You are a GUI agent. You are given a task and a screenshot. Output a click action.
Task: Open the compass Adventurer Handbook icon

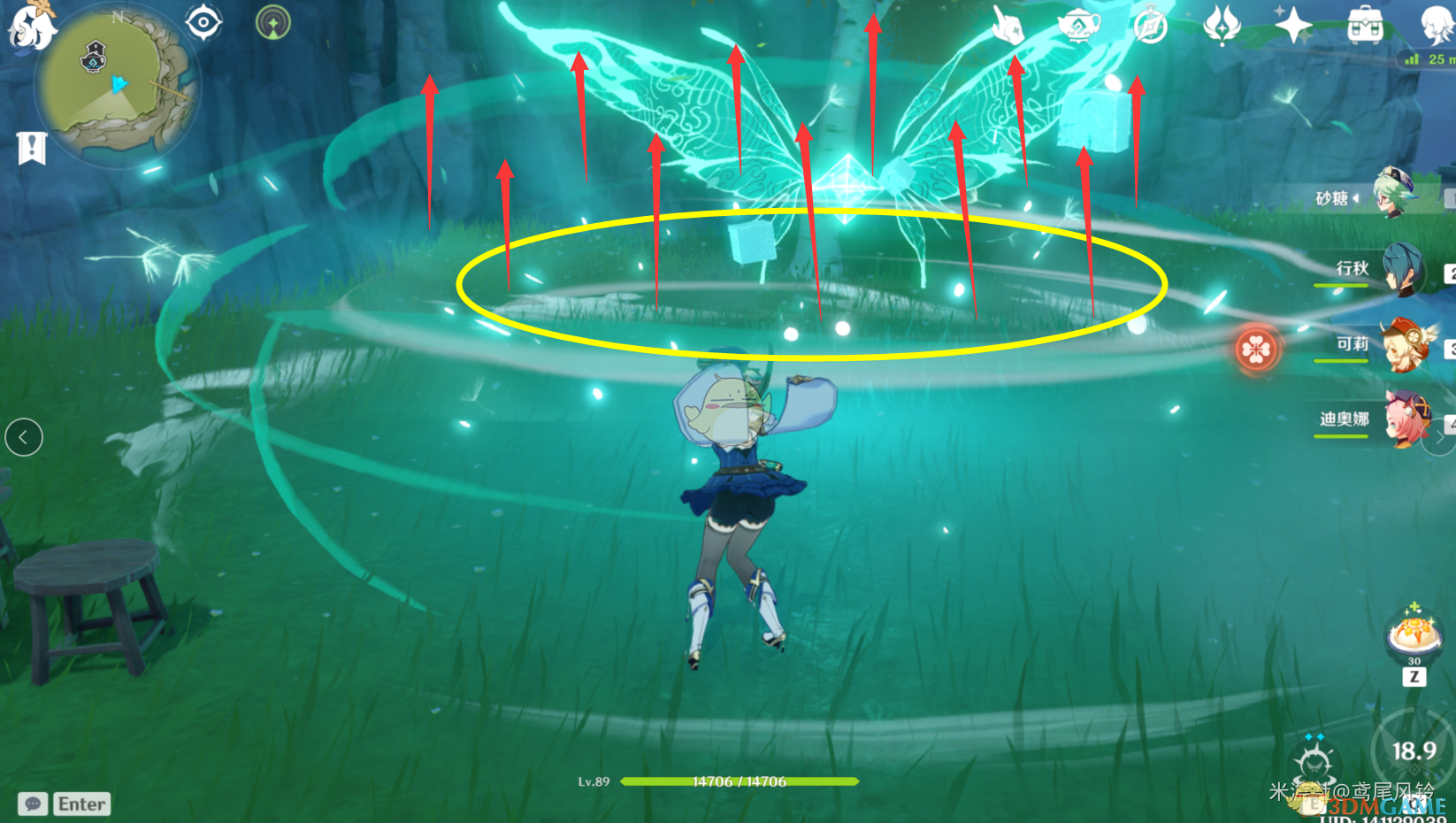pyautogui.click(x=1150, y=26)
